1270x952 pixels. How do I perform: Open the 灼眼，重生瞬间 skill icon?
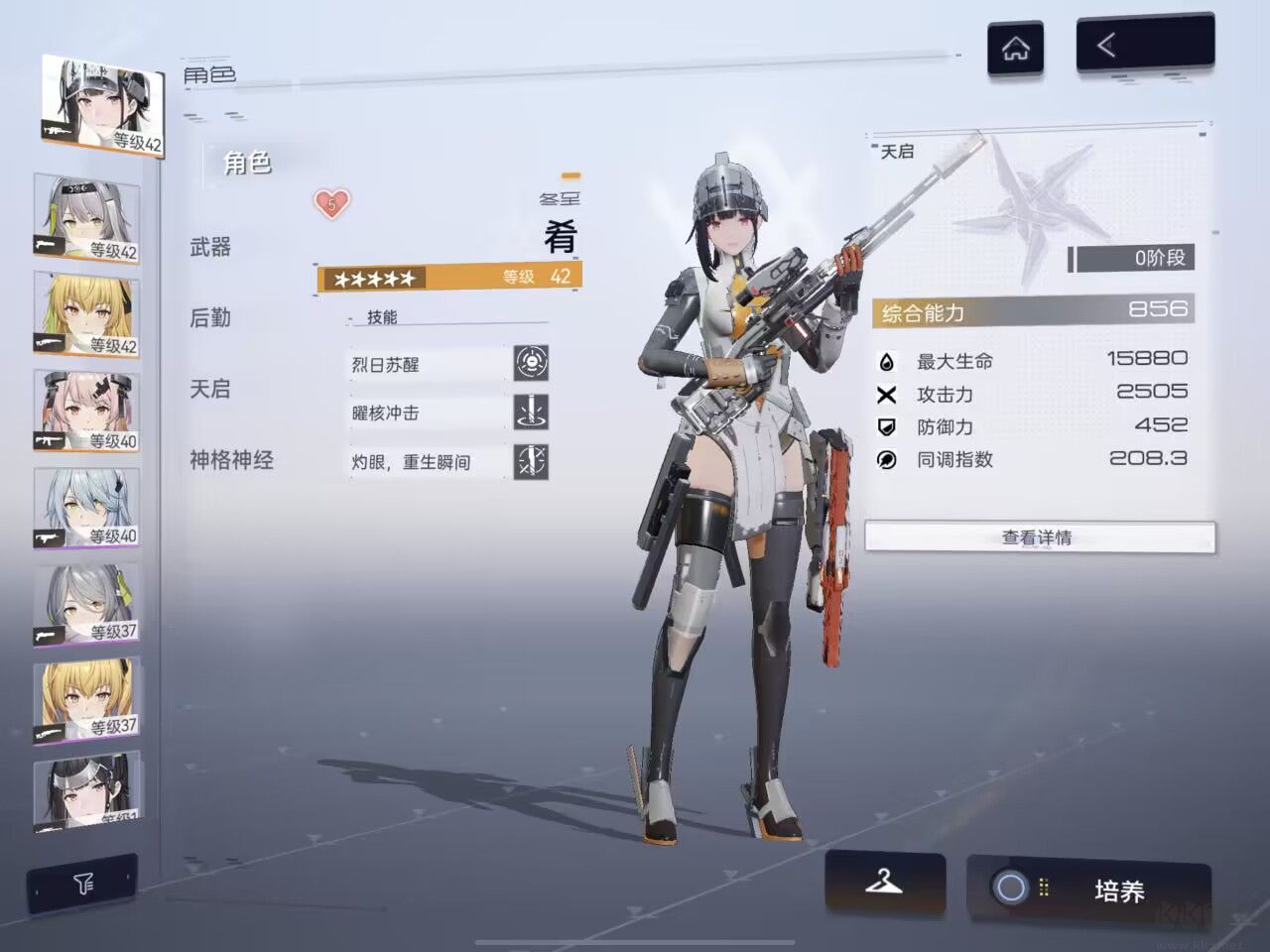coord(533,461)
